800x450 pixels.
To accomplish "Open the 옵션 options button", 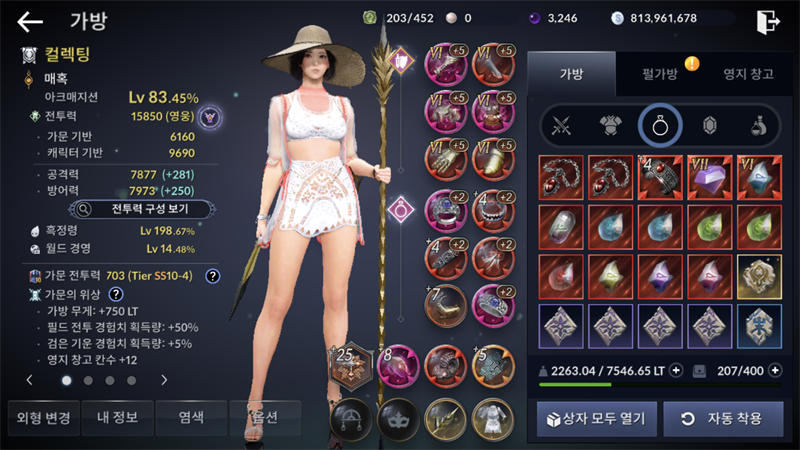I will click(263, 417).
